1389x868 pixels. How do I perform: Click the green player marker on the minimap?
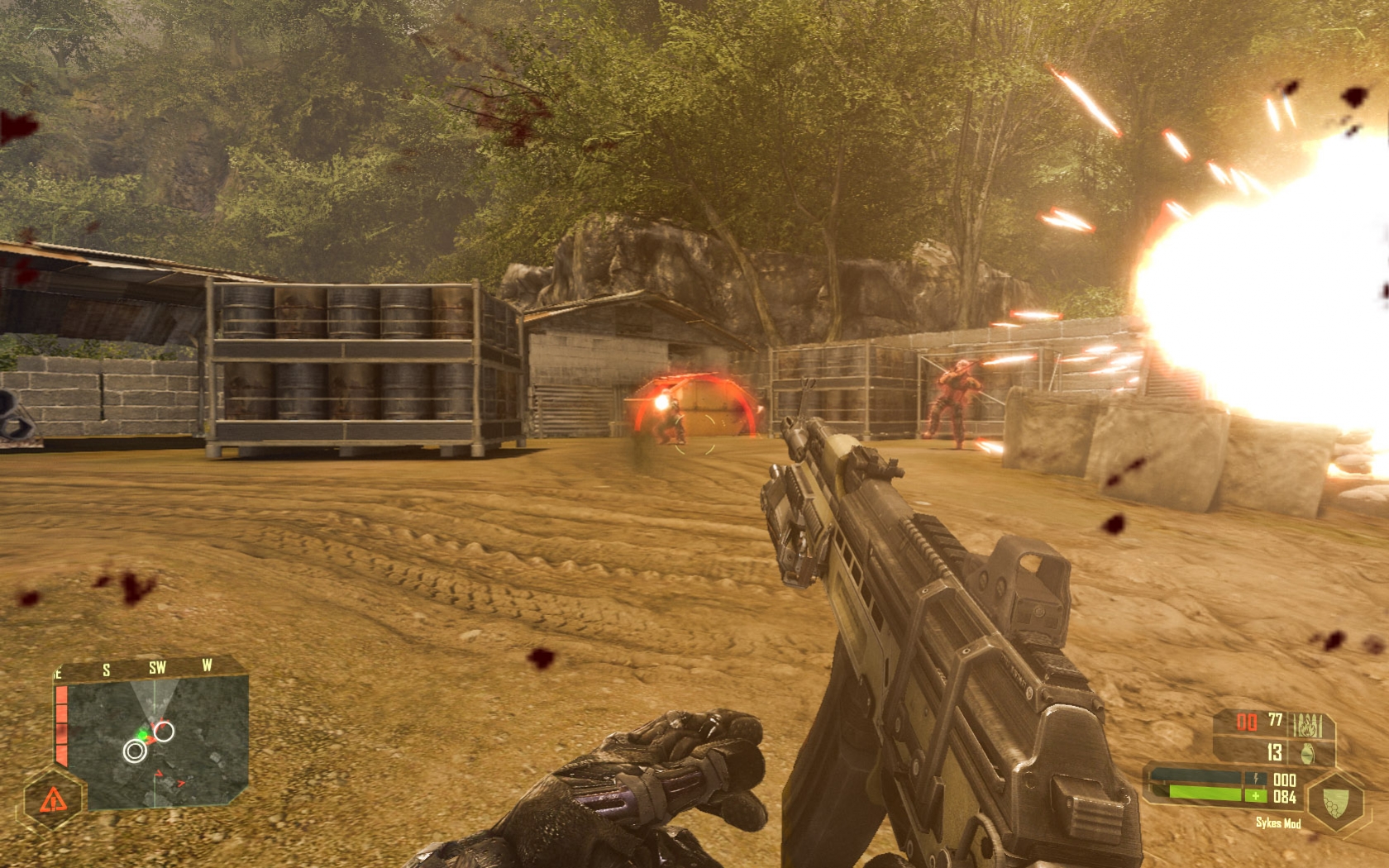coord(143,734)
